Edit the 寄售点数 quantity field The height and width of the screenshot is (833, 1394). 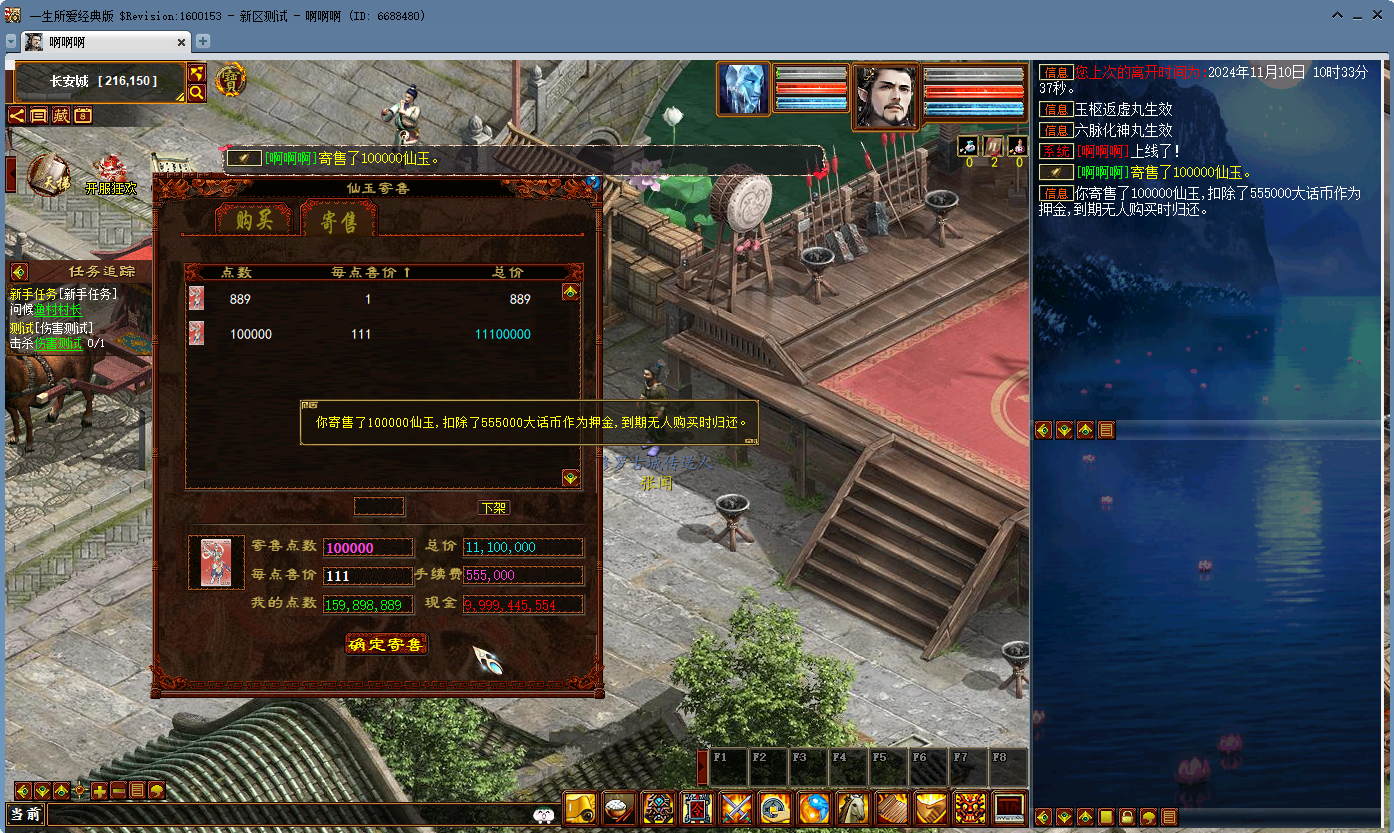coord(367,548)
